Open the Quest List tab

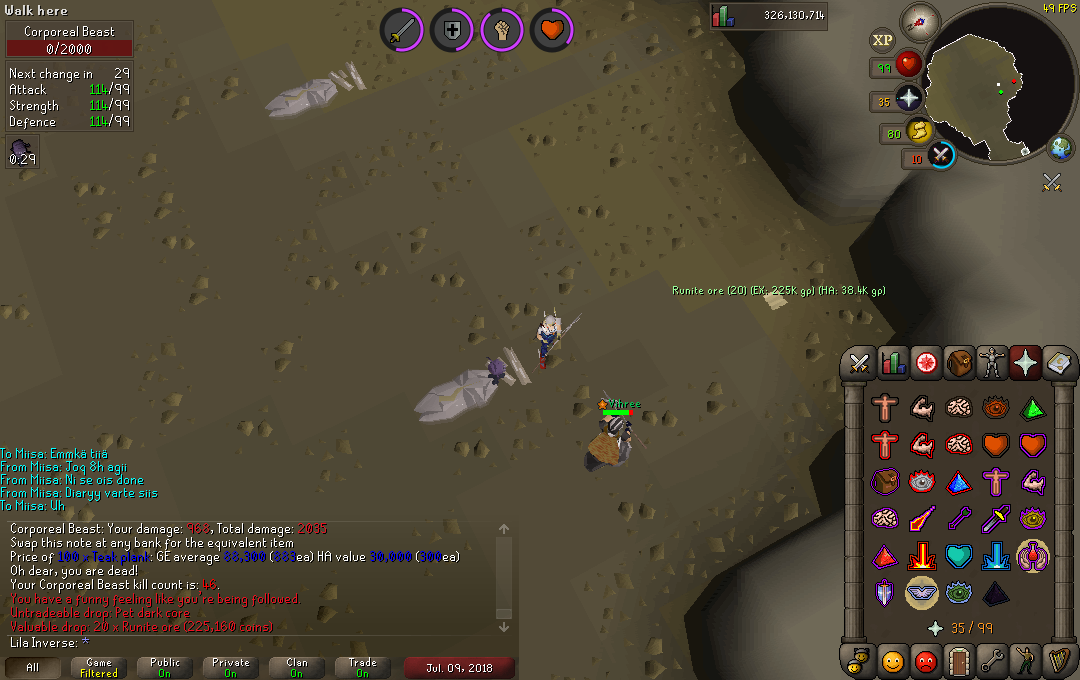(x=924, y=364)
